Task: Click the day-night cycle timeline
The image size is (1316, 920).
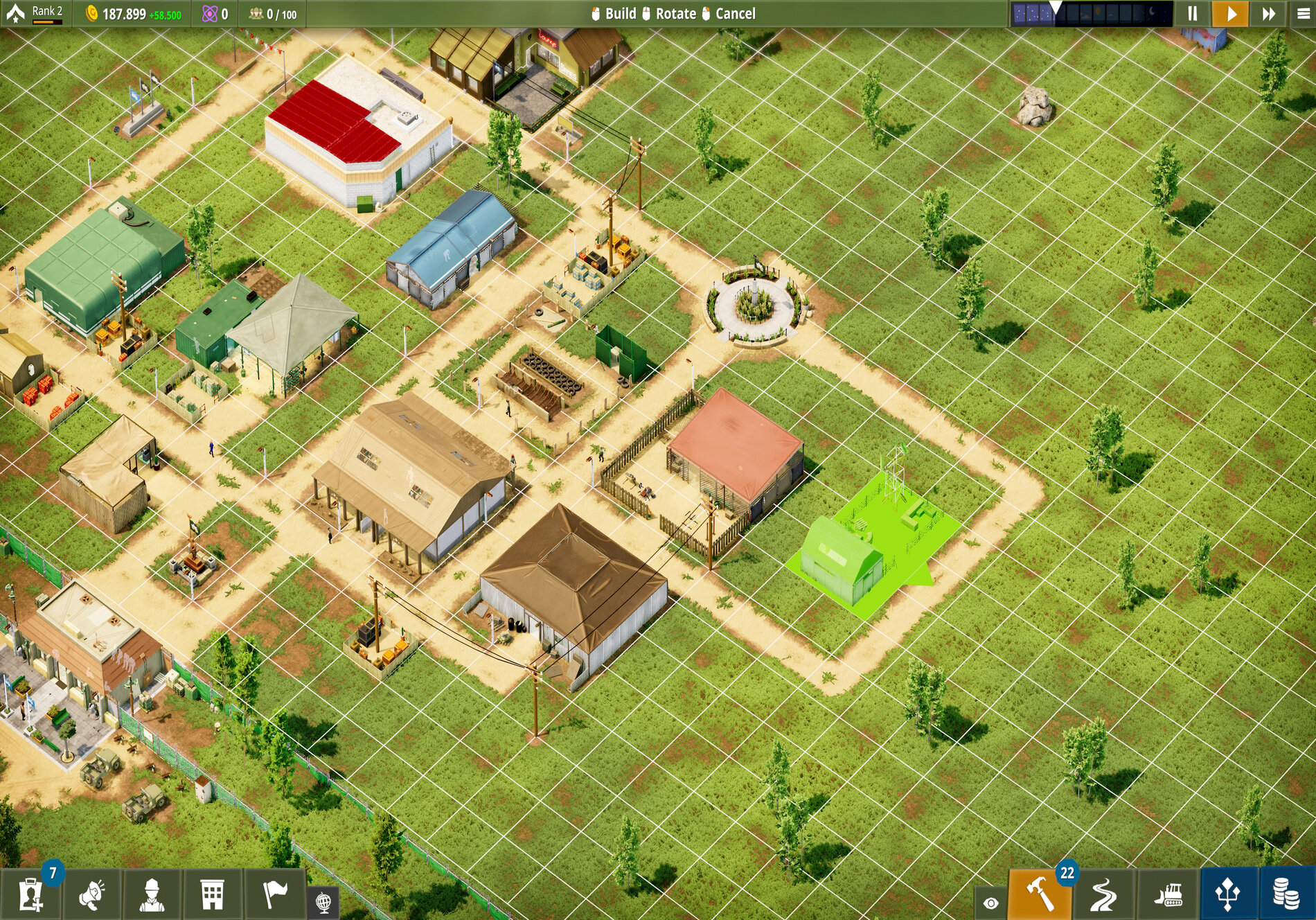Action: coord(1091,14)
